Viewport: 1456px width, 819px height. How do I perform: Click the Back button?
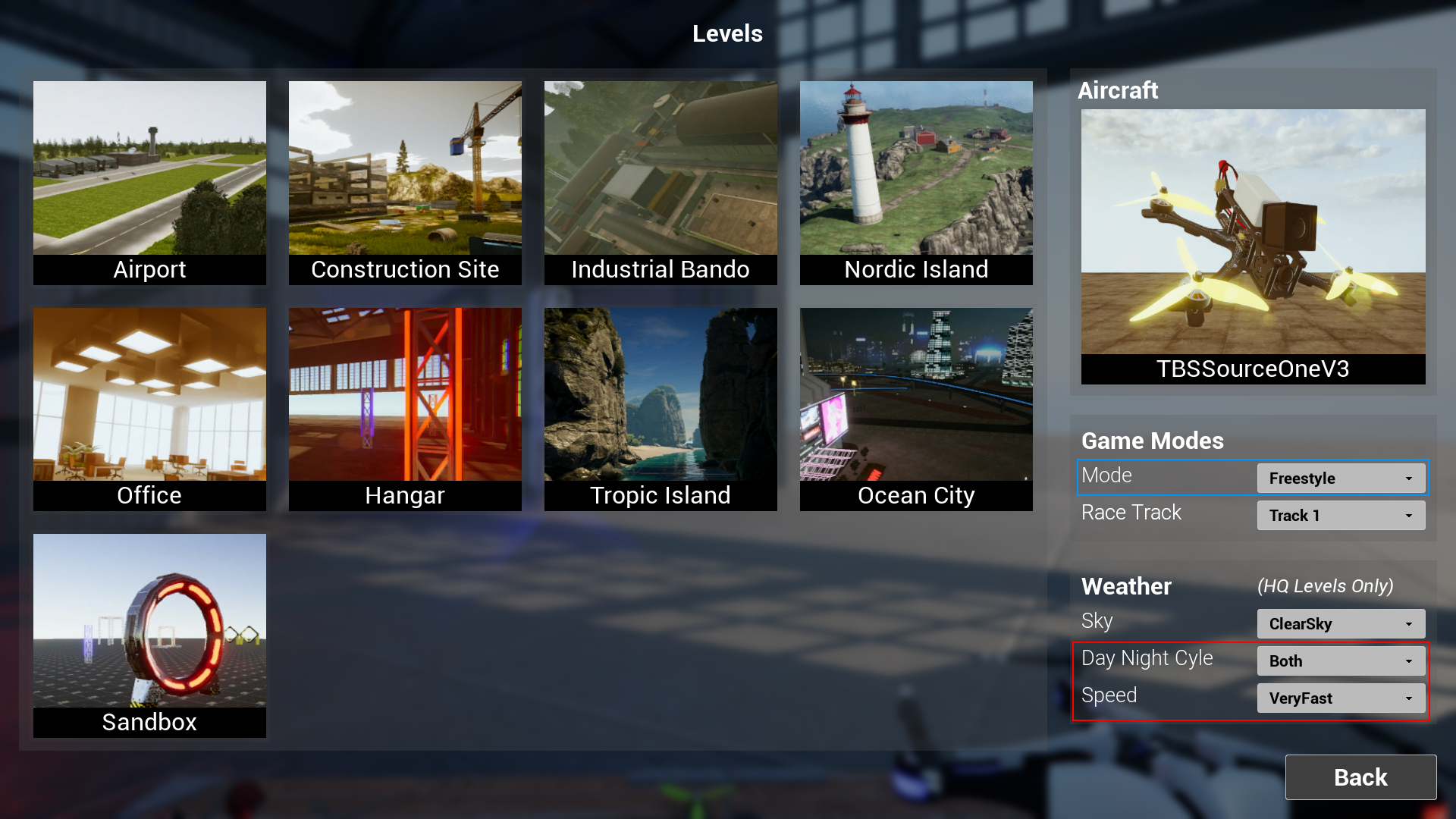(x=1360, y=777)
